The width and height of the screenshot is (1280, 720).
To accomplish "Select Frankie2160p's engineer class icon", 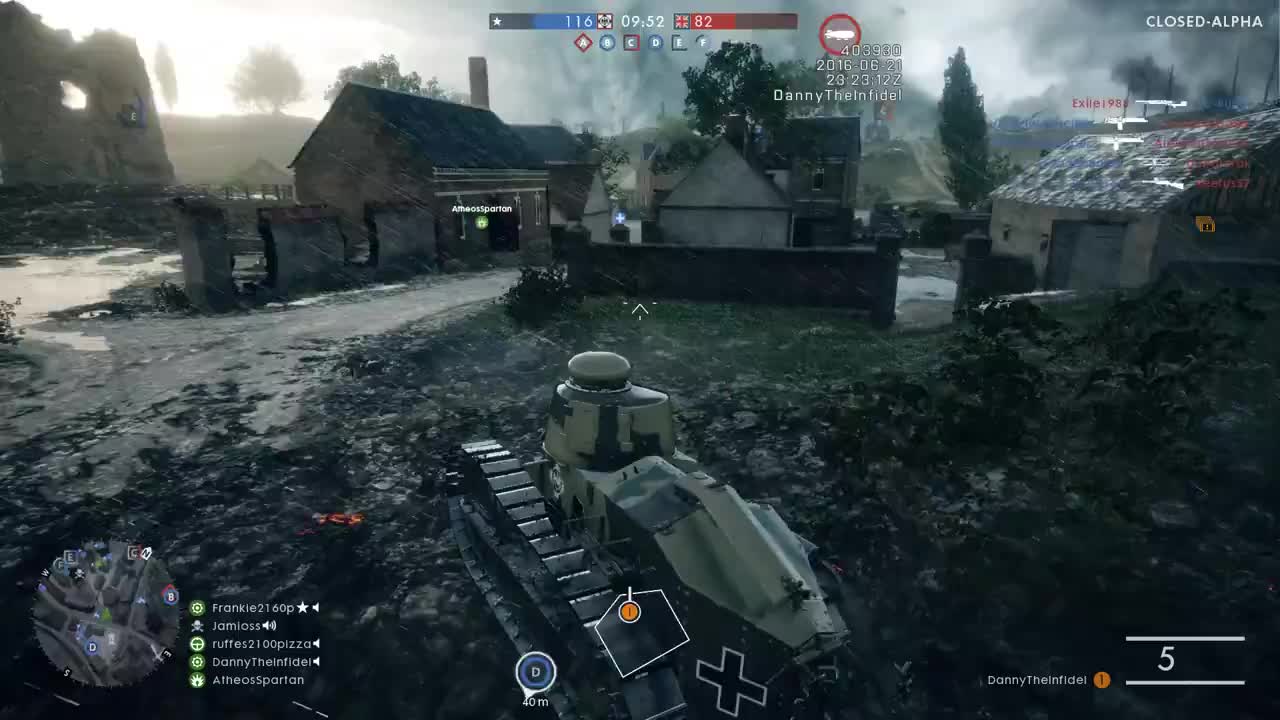I will pyautogui.click(x=198, y=608).
